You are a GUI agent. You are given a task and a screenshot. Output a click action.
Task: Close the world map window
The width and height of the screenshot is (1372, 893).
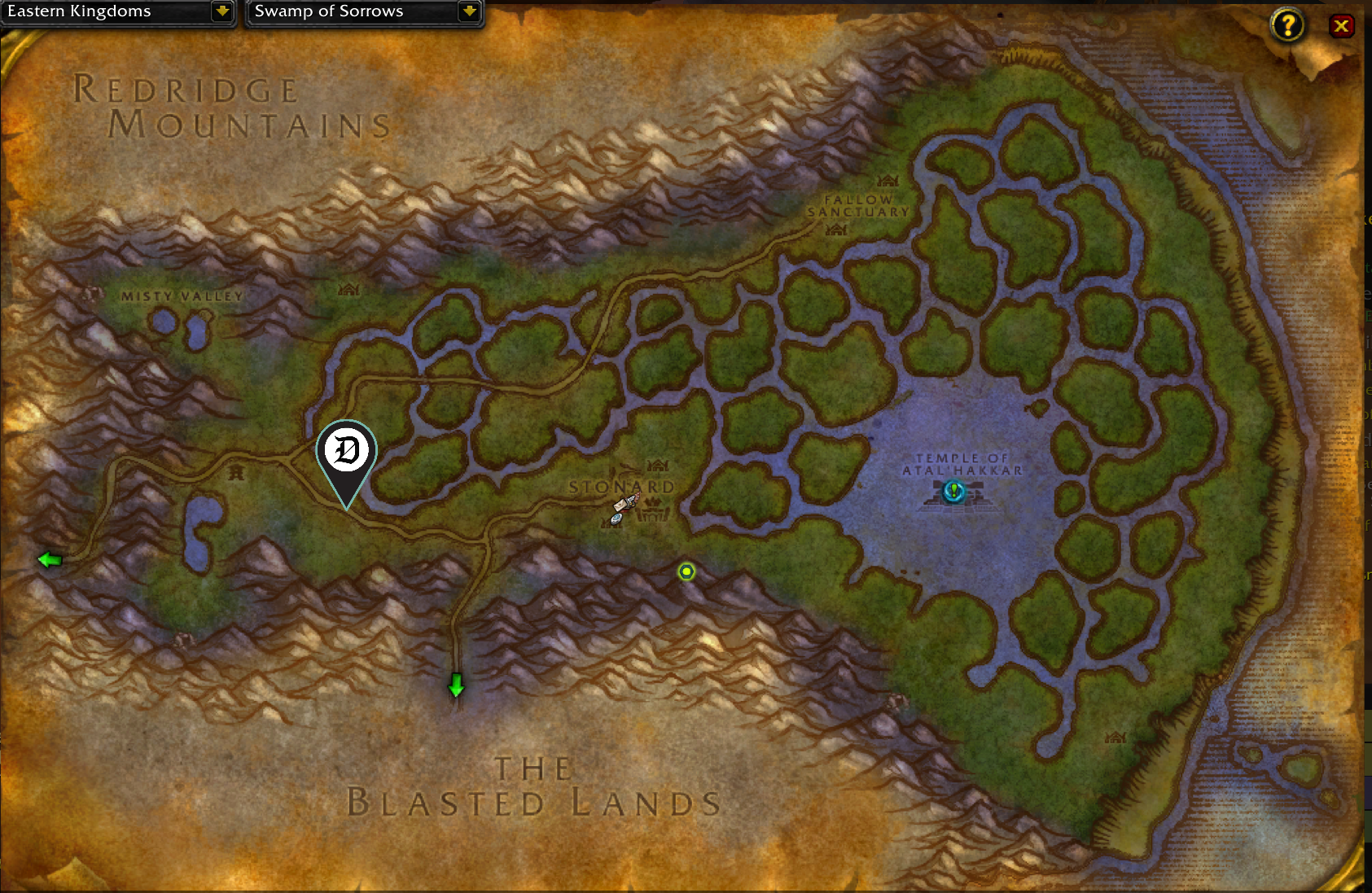pyautogui.click(x=1342, y=25)
